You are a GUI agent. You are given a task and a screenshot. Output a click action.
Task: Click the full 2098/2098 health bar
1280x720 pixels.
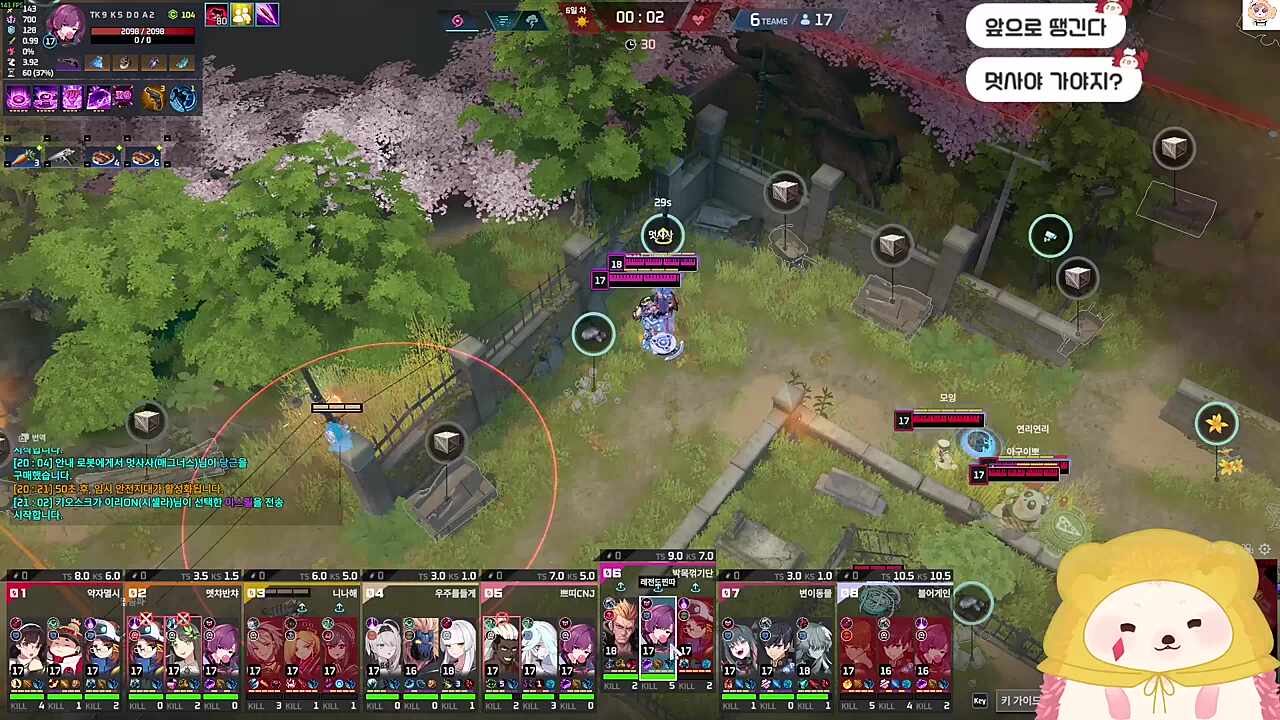click(141, 31)
